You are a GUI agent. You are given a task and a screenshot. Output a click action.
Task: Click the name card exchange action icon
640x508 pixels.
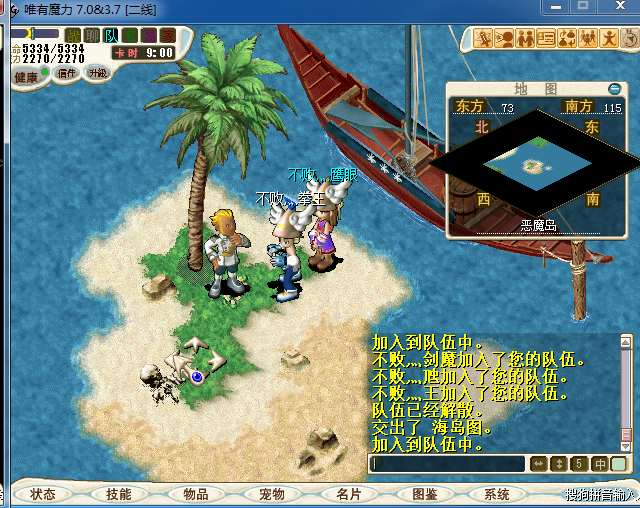pyautogui.click(x=546, y=39)
